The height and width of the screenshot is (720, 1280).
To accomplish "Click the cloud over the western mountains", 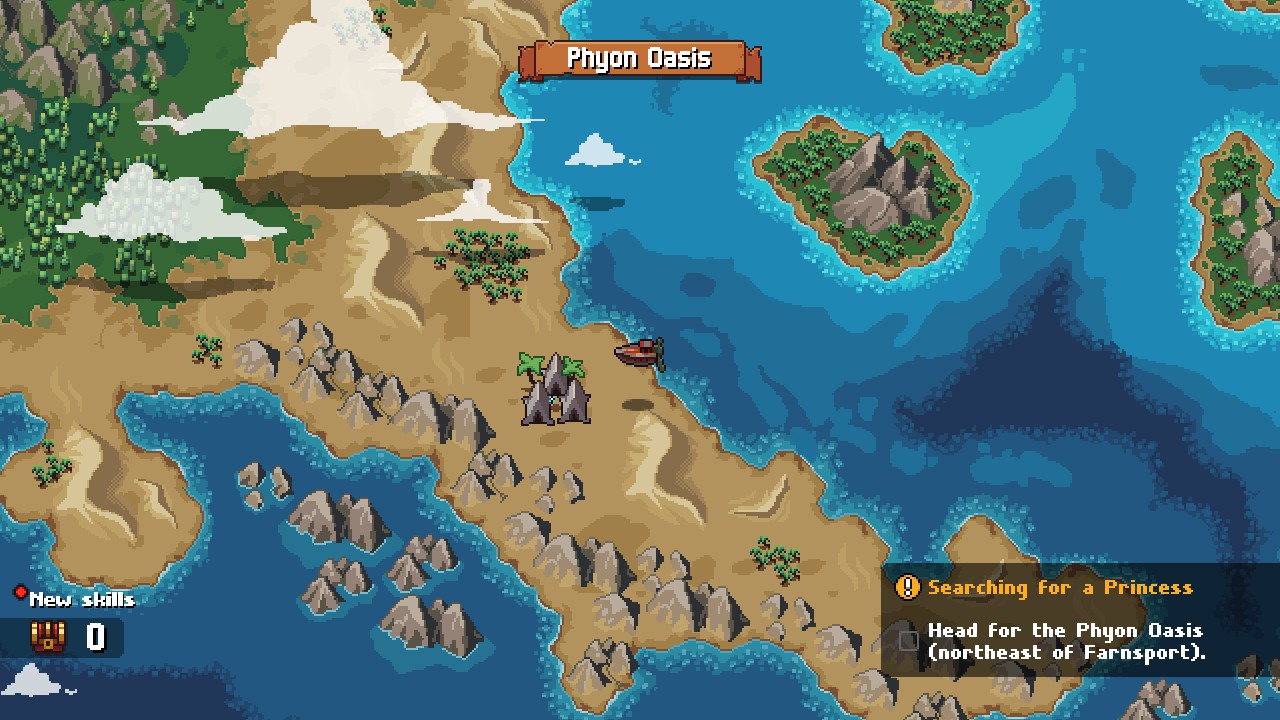I will tap(140, 205).
